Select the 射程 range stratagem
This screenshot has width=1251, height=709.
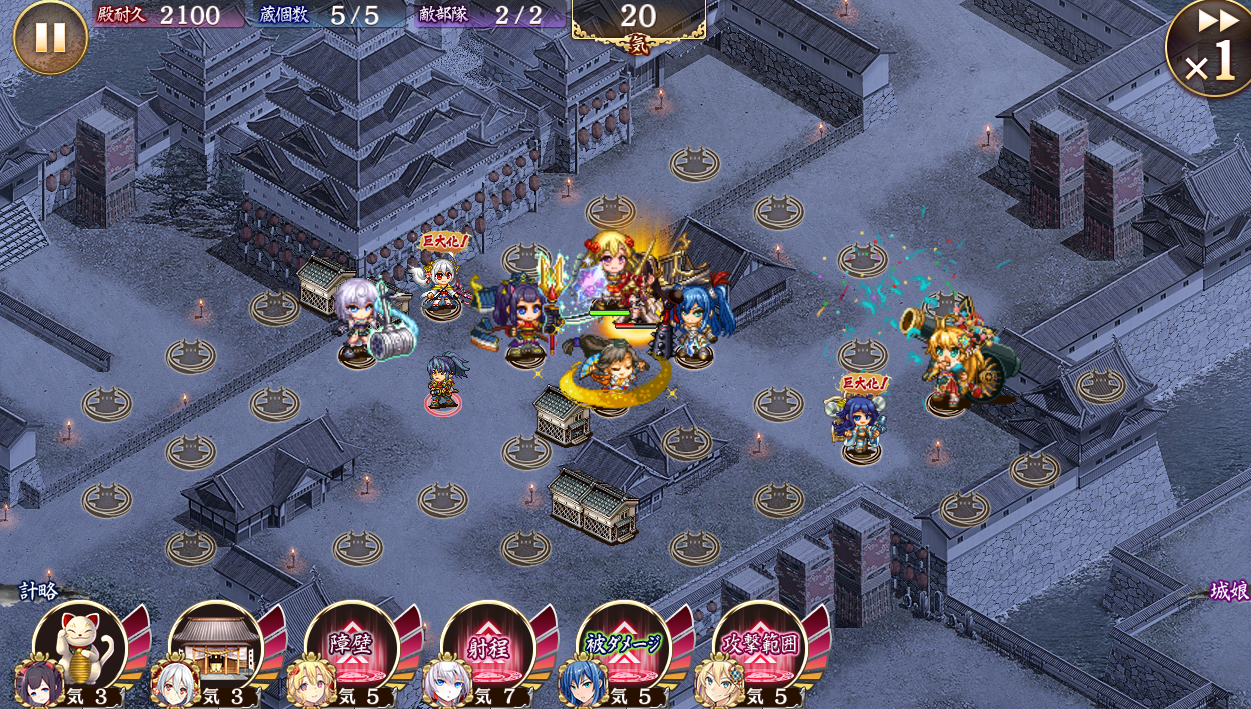click(x=488, y=646)
